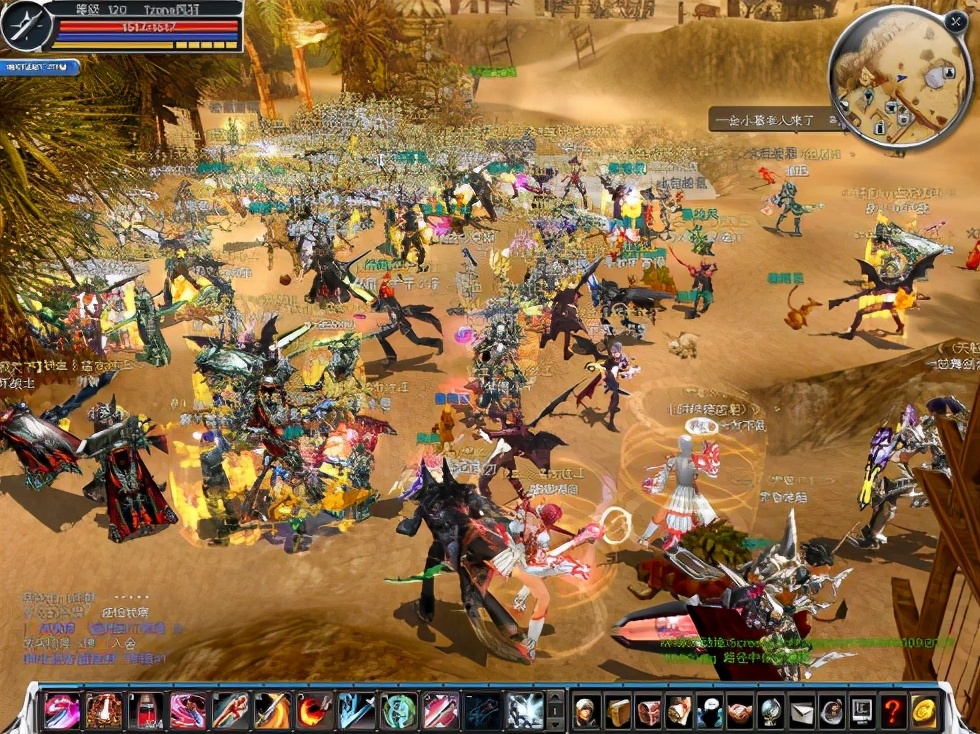Activate the blue ice blade skill
Screen dimensions: 980x734
[357, 710]
